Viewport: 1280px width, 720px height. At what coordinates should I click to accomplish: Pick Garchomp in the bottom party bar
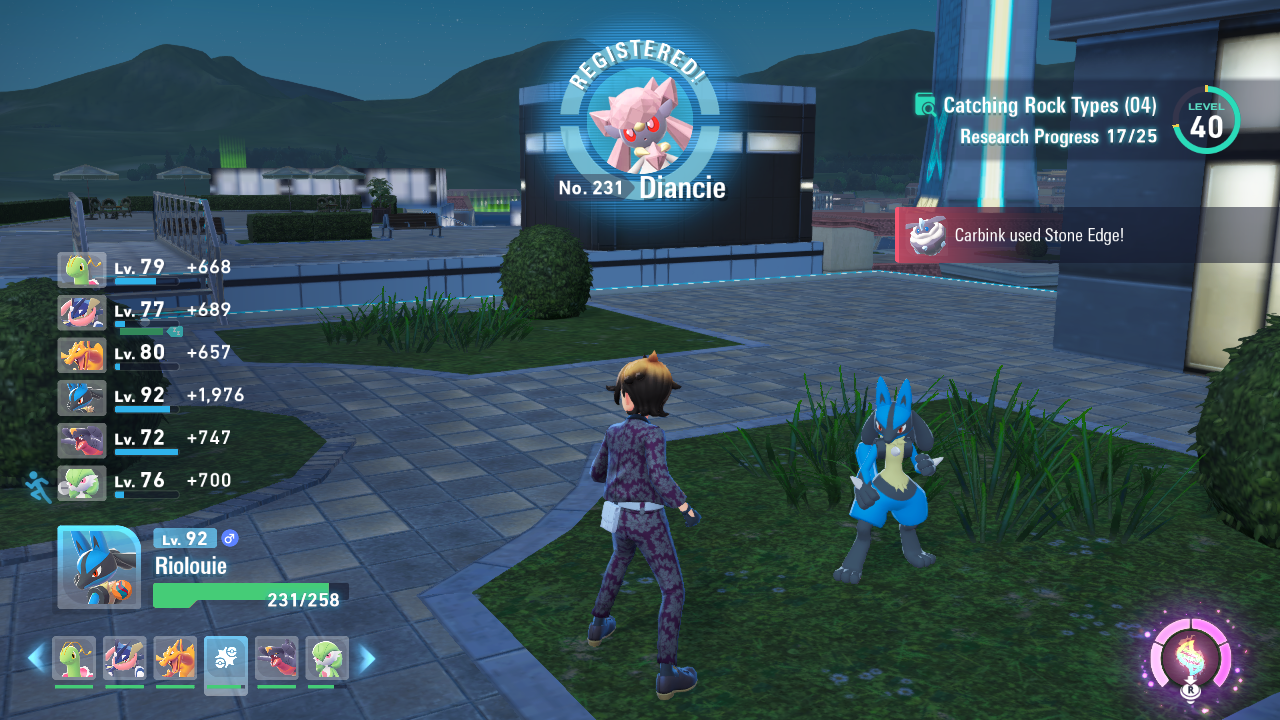tap(276, 658)
